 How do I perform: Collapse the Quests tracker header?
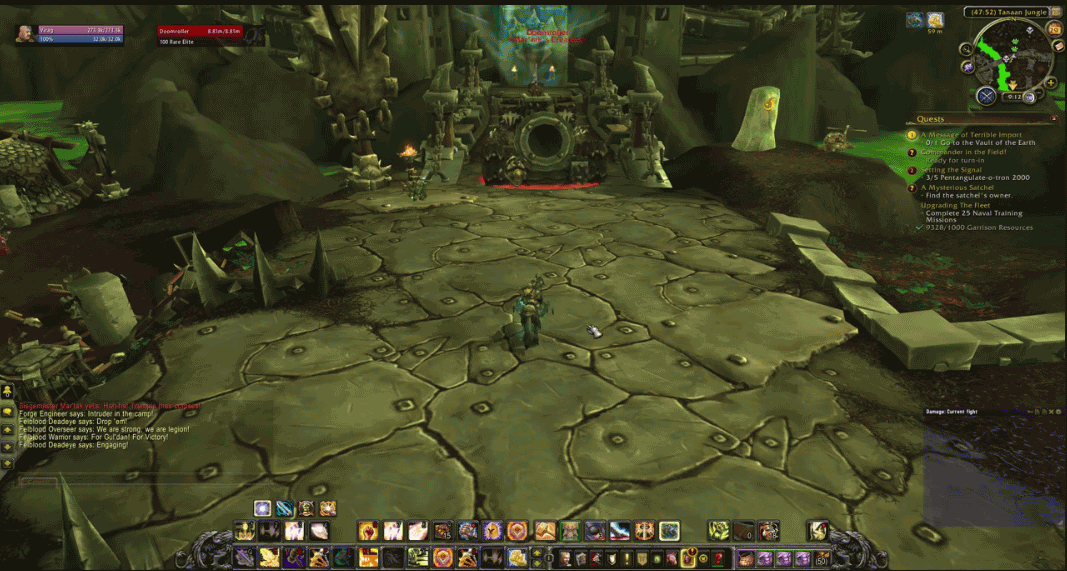point(1053,119)
